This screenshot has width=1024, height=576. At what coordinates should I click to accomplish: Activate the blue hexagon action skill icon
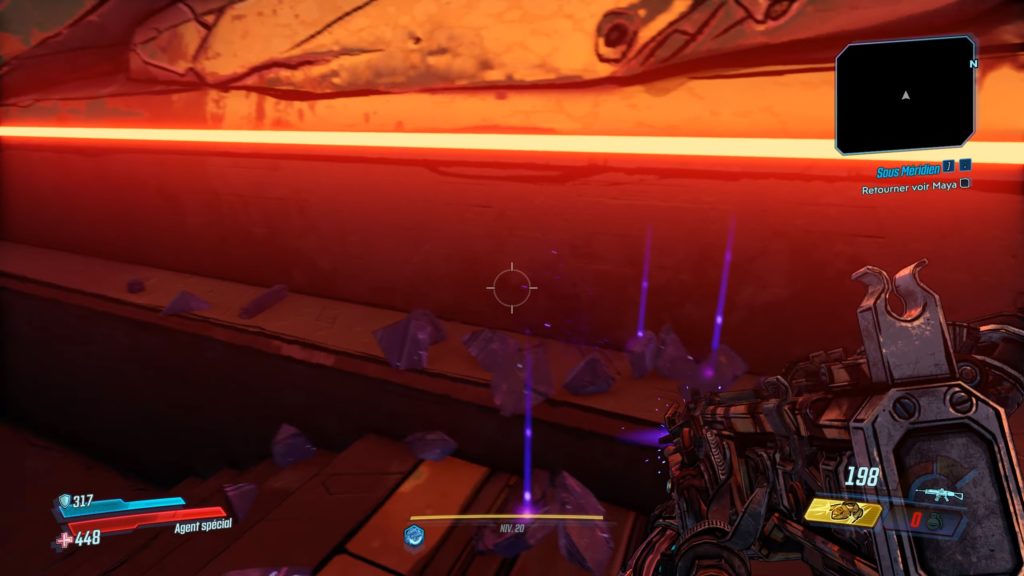point(412,535)
